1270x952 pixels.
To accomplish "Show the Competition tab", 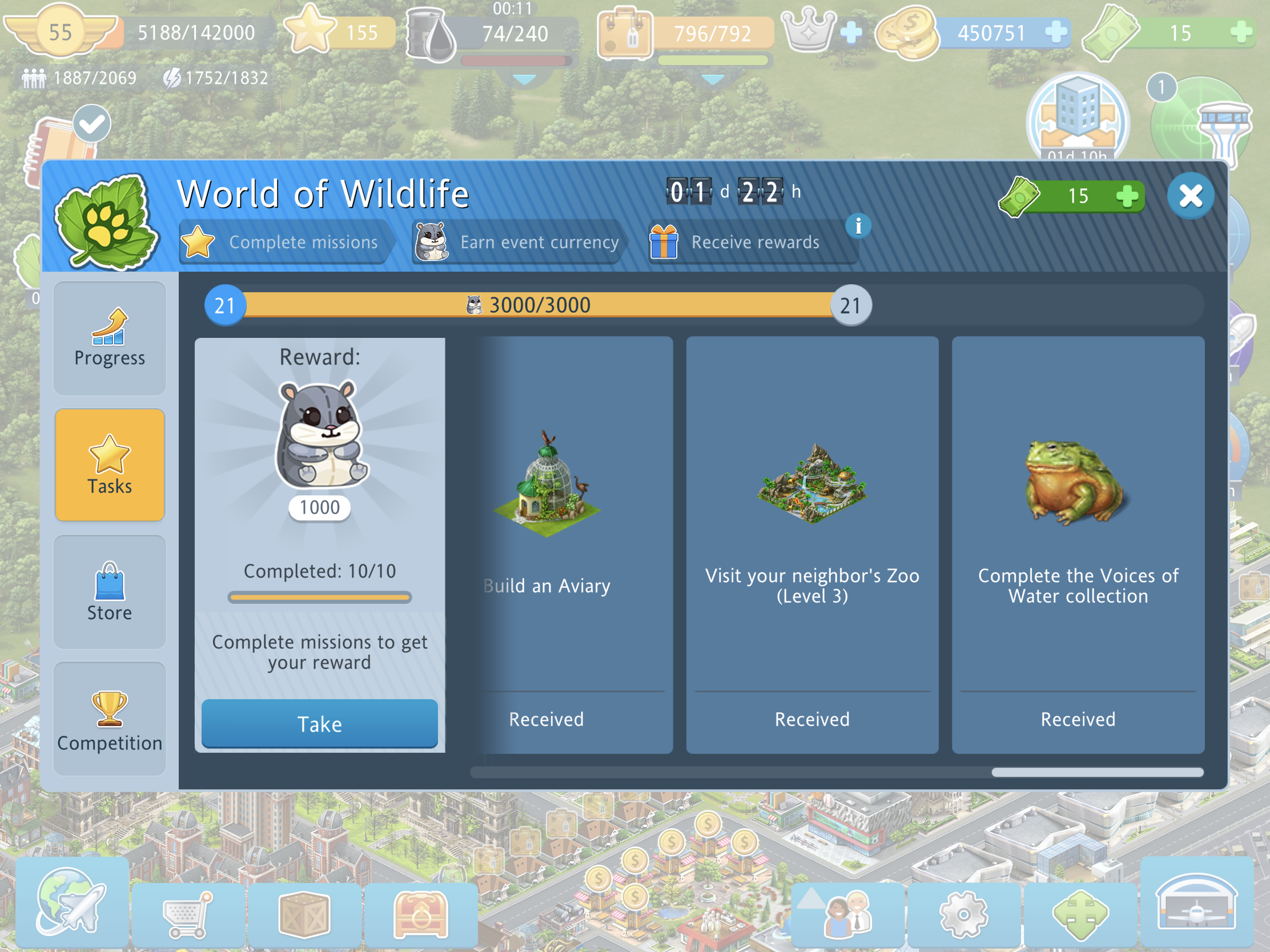I will tap(110, 719).
